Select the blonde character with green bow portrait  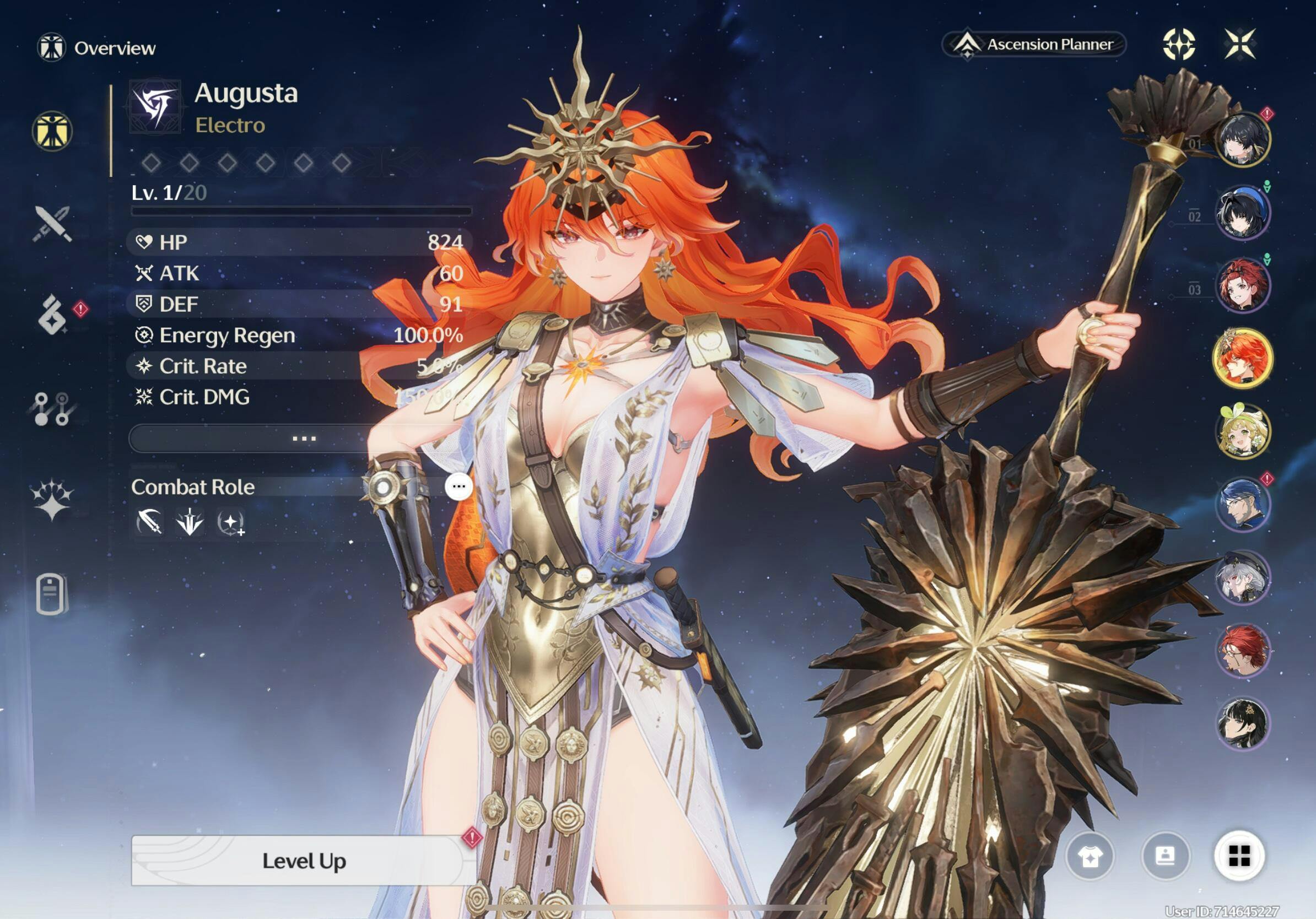point(1243,431)
